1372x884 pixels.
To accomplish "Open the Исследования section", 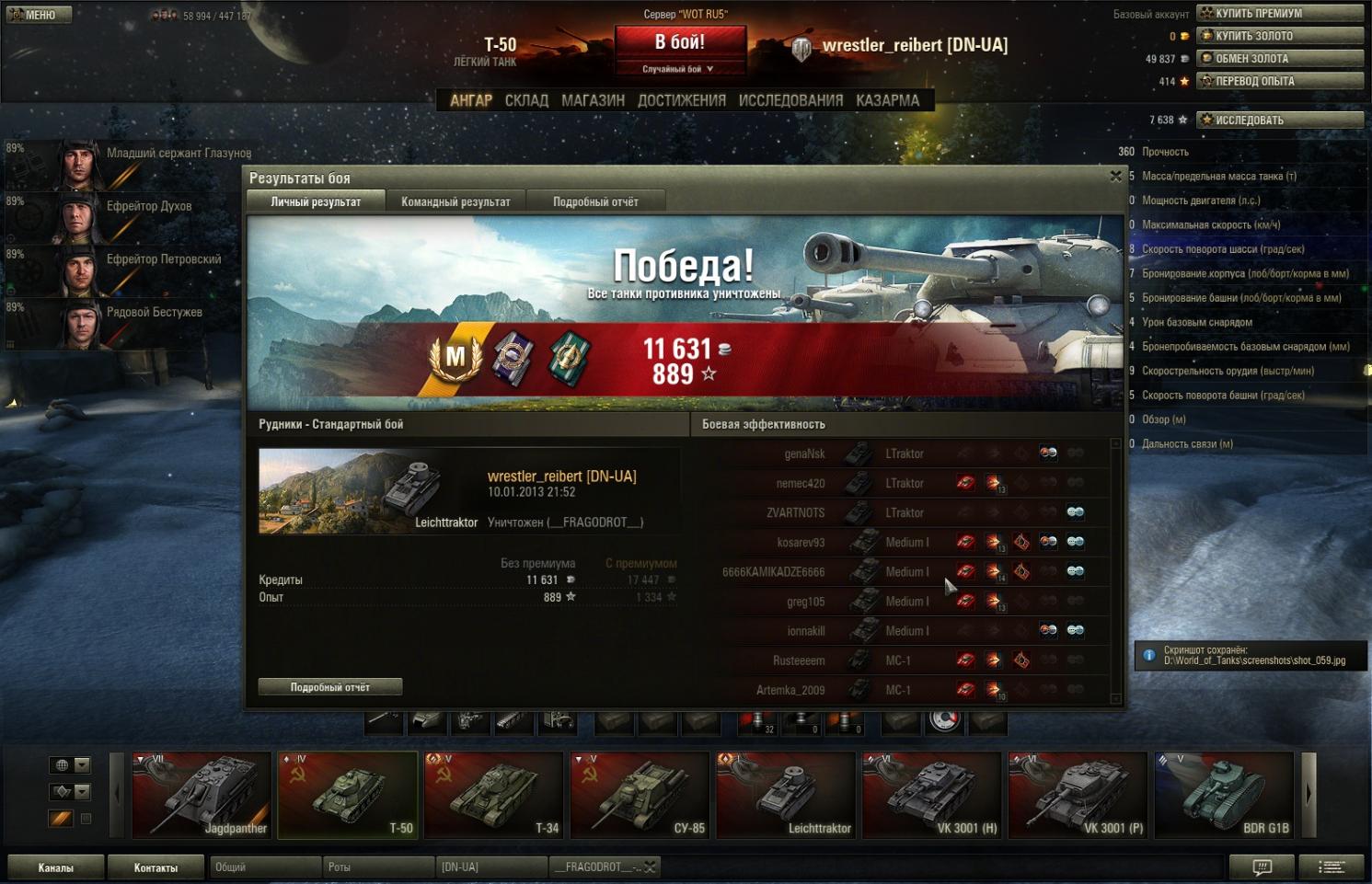I will click(790, 100).
